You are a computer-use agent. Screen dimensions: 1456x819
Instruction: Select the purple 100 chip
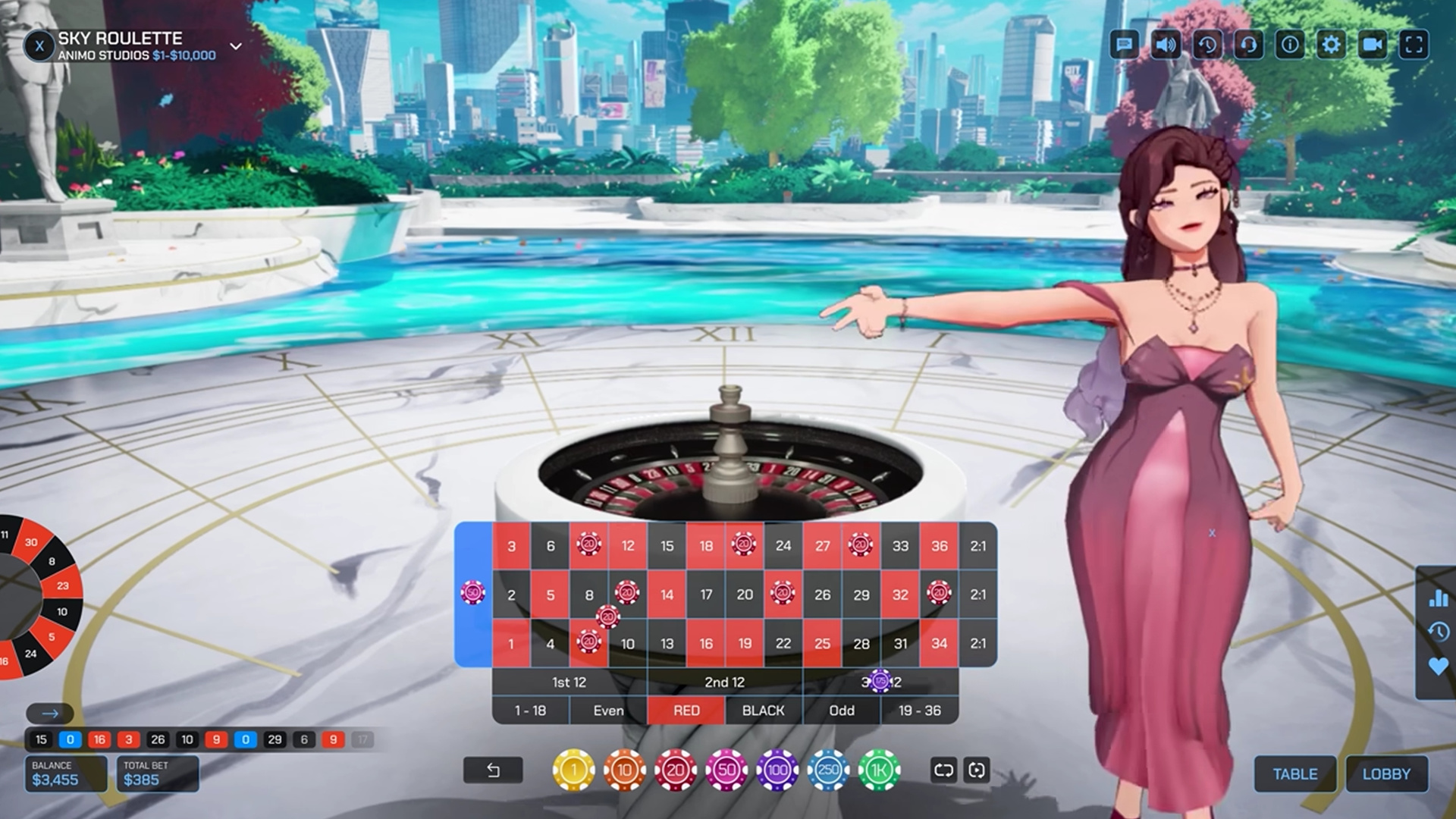[776, 768]
